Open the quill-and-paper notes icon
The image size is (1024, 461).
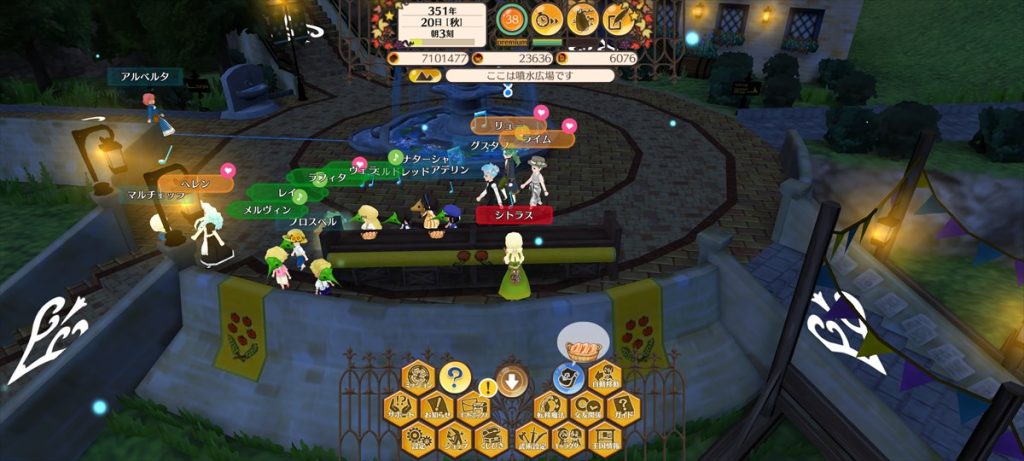pos(619,18)
